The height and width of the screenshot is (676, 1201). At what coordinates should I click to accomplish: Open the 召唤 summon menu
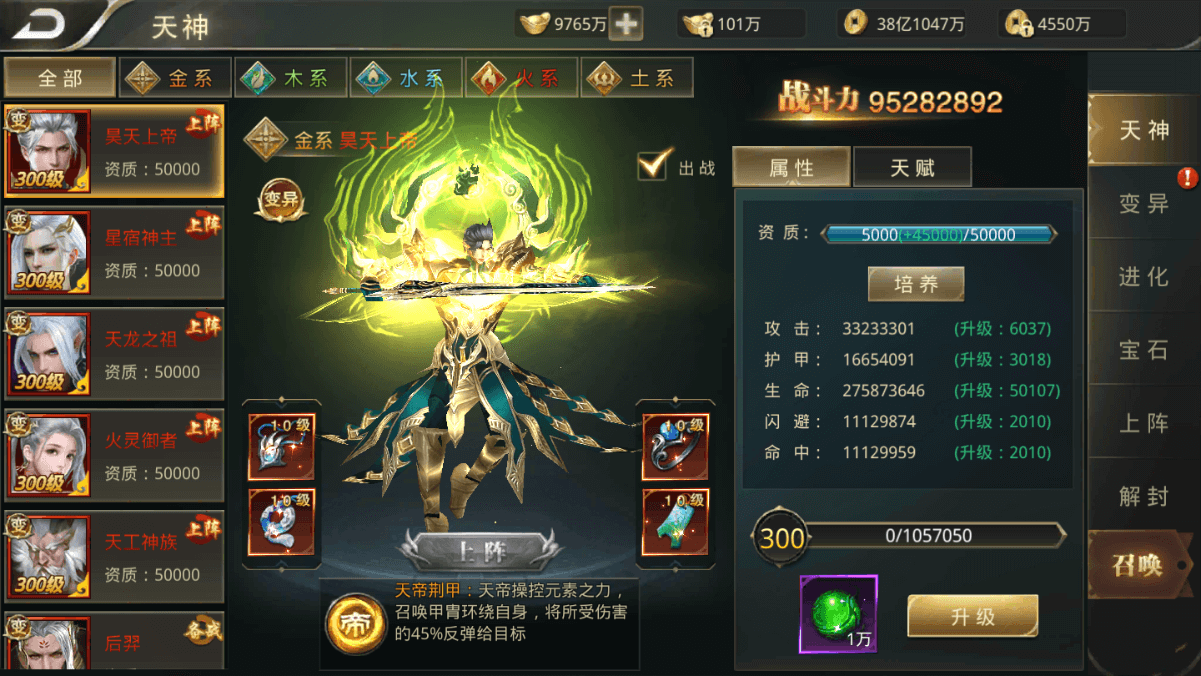click(1138, 565)
